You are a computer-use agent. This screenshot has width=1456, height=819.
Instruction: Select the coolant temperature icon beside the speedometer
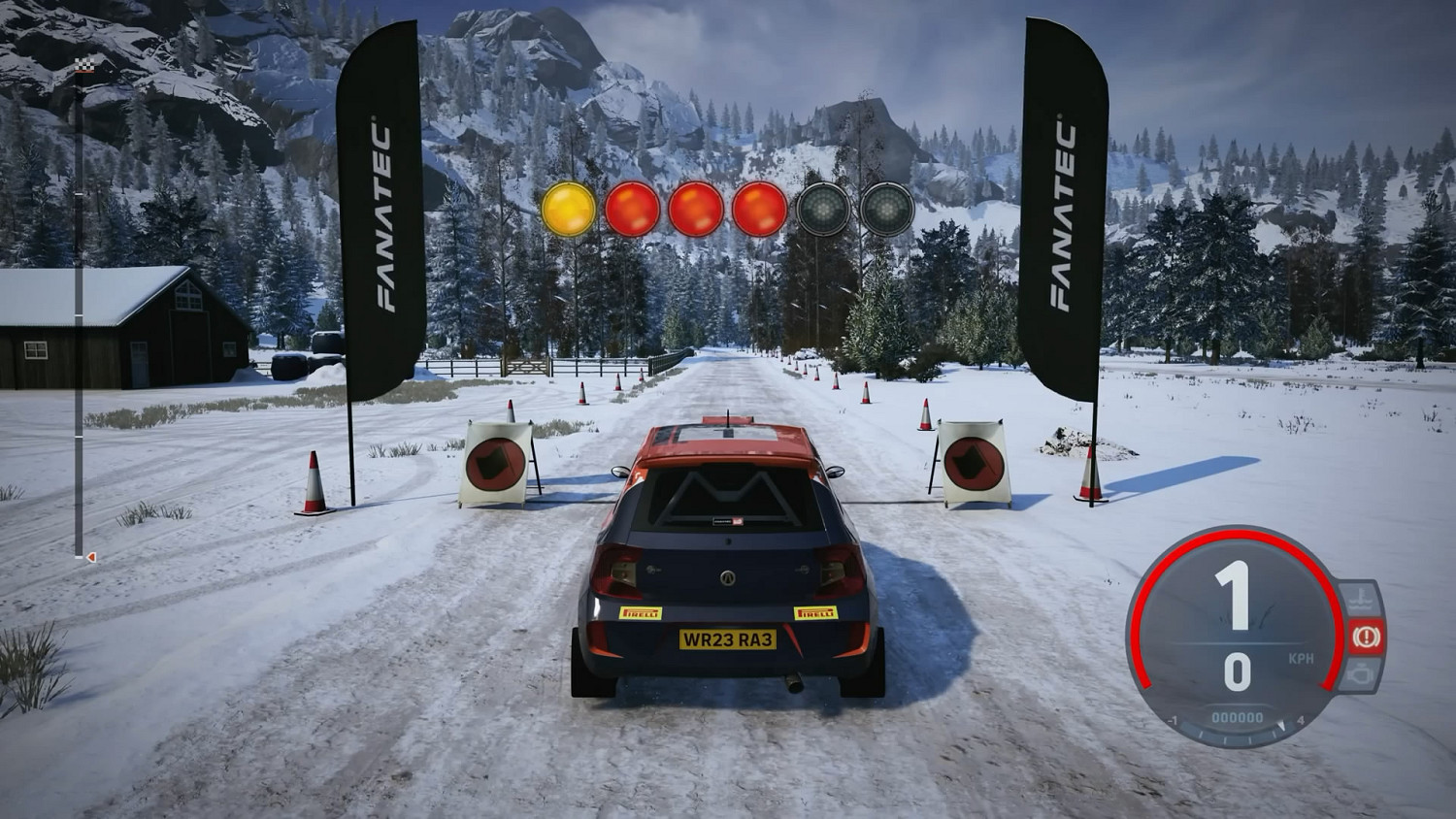coord(1362,599)
